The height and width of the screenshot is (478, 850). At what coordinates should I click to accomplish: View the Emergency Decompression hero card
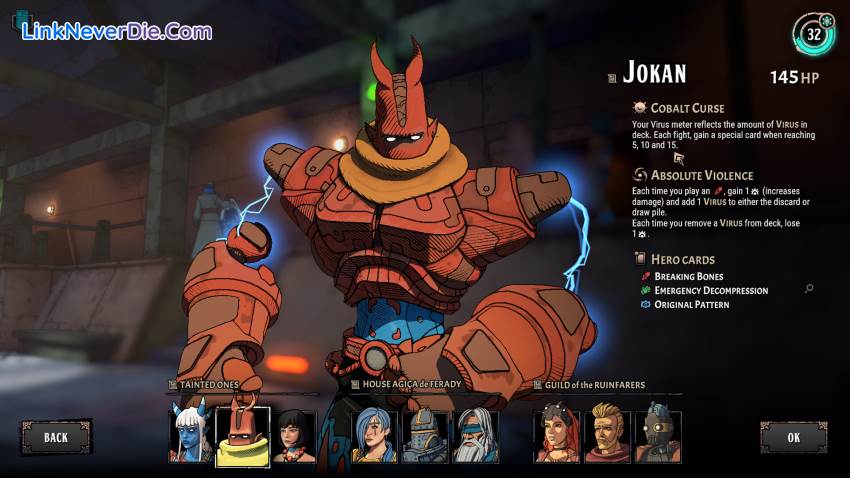711,291
